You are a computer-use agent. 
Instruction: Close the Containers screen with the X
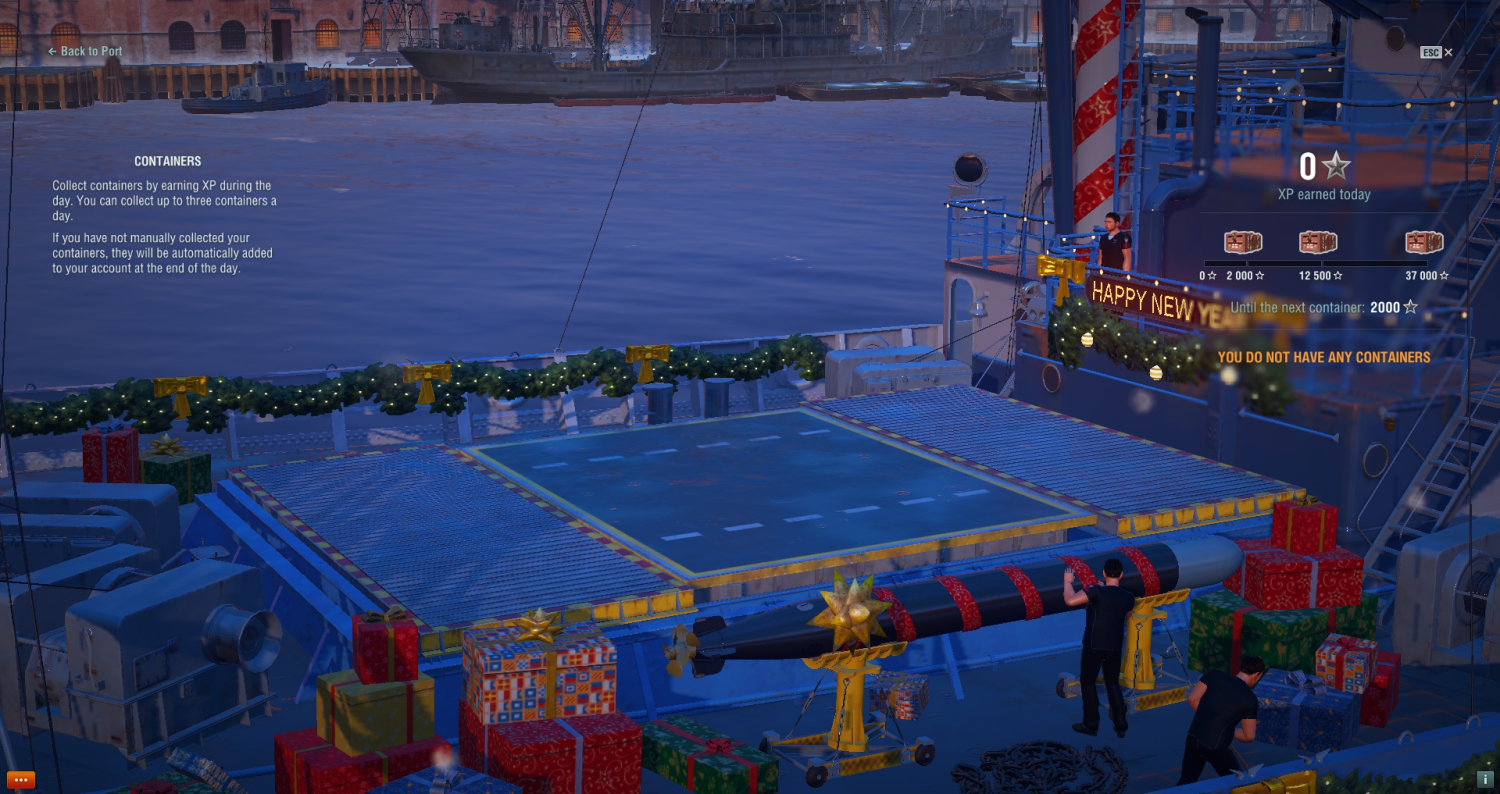pyautogui.click(x=1448, y=52)
